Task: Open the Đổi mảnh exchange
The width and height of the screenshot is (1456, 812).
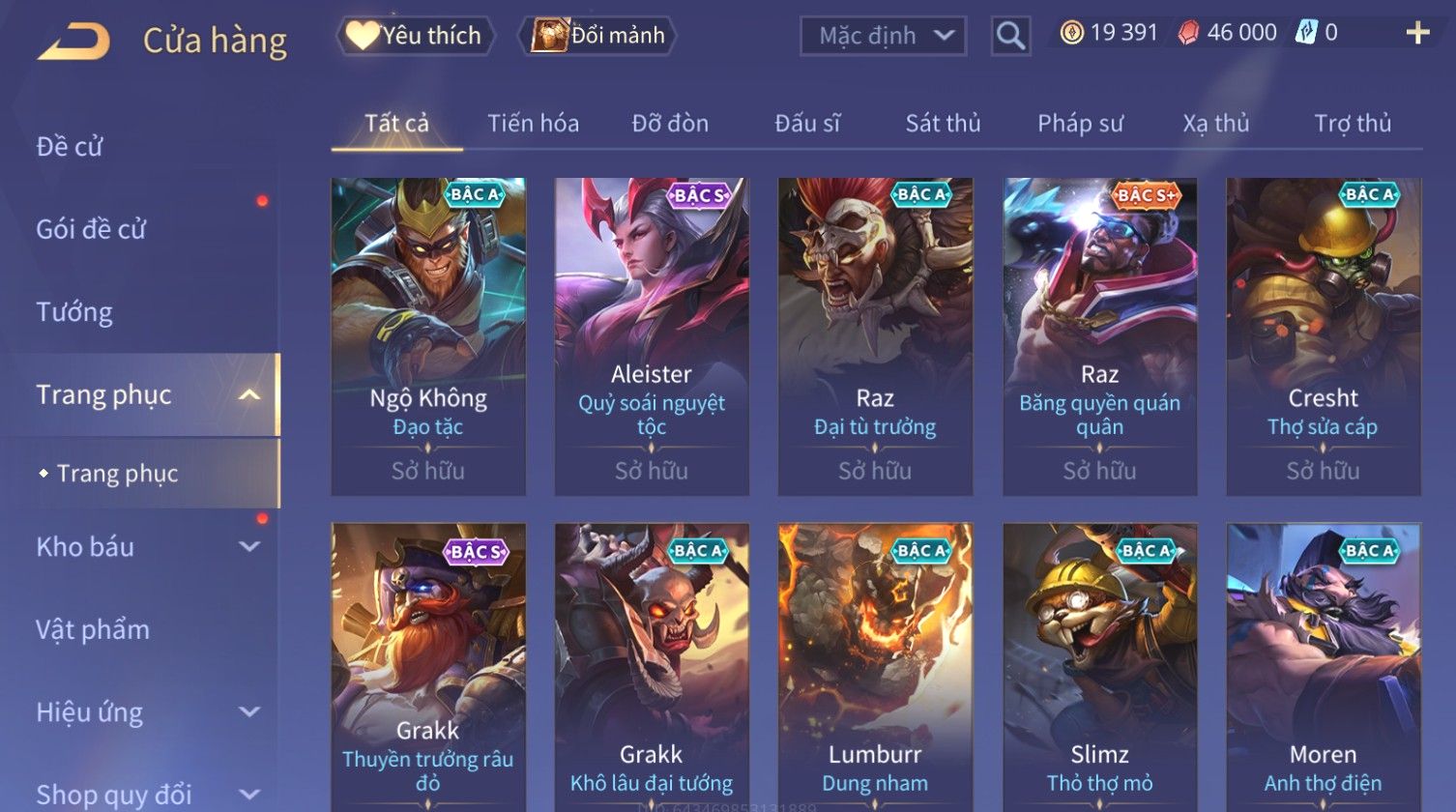Action: (x=598, y=36)
